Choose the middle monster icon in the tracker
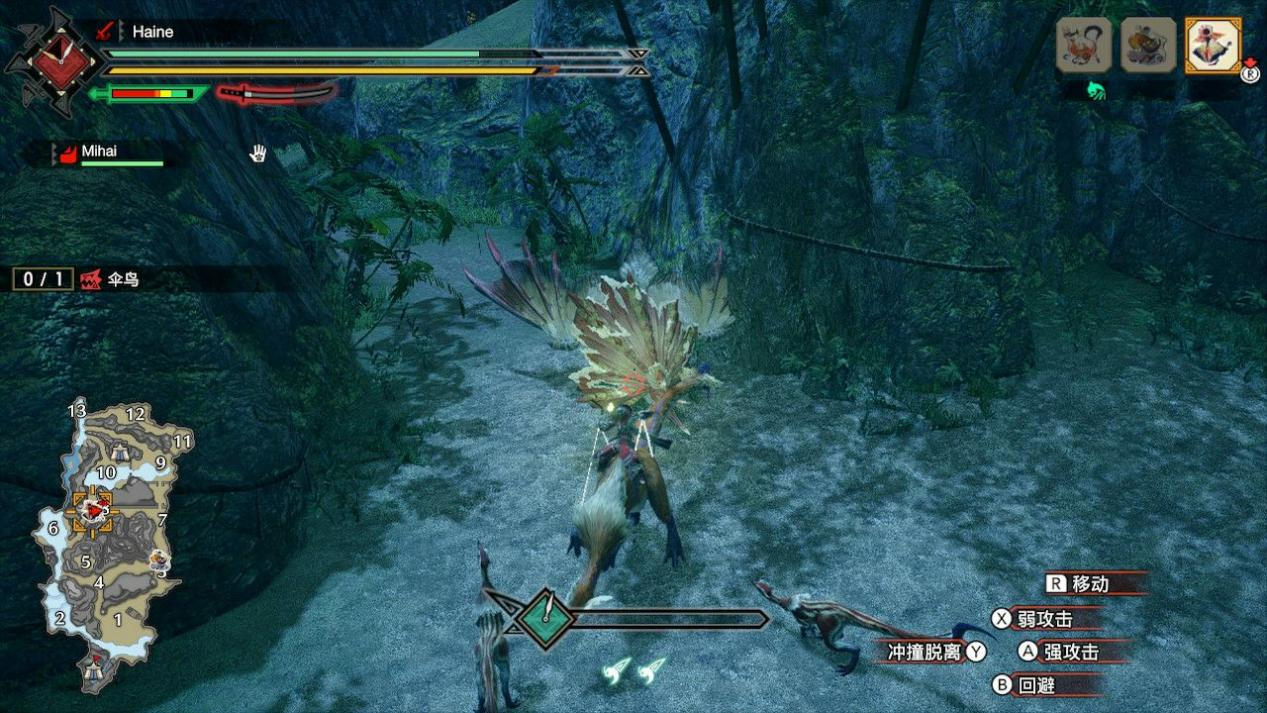 pyautogui.click(x=1148, y=45)
